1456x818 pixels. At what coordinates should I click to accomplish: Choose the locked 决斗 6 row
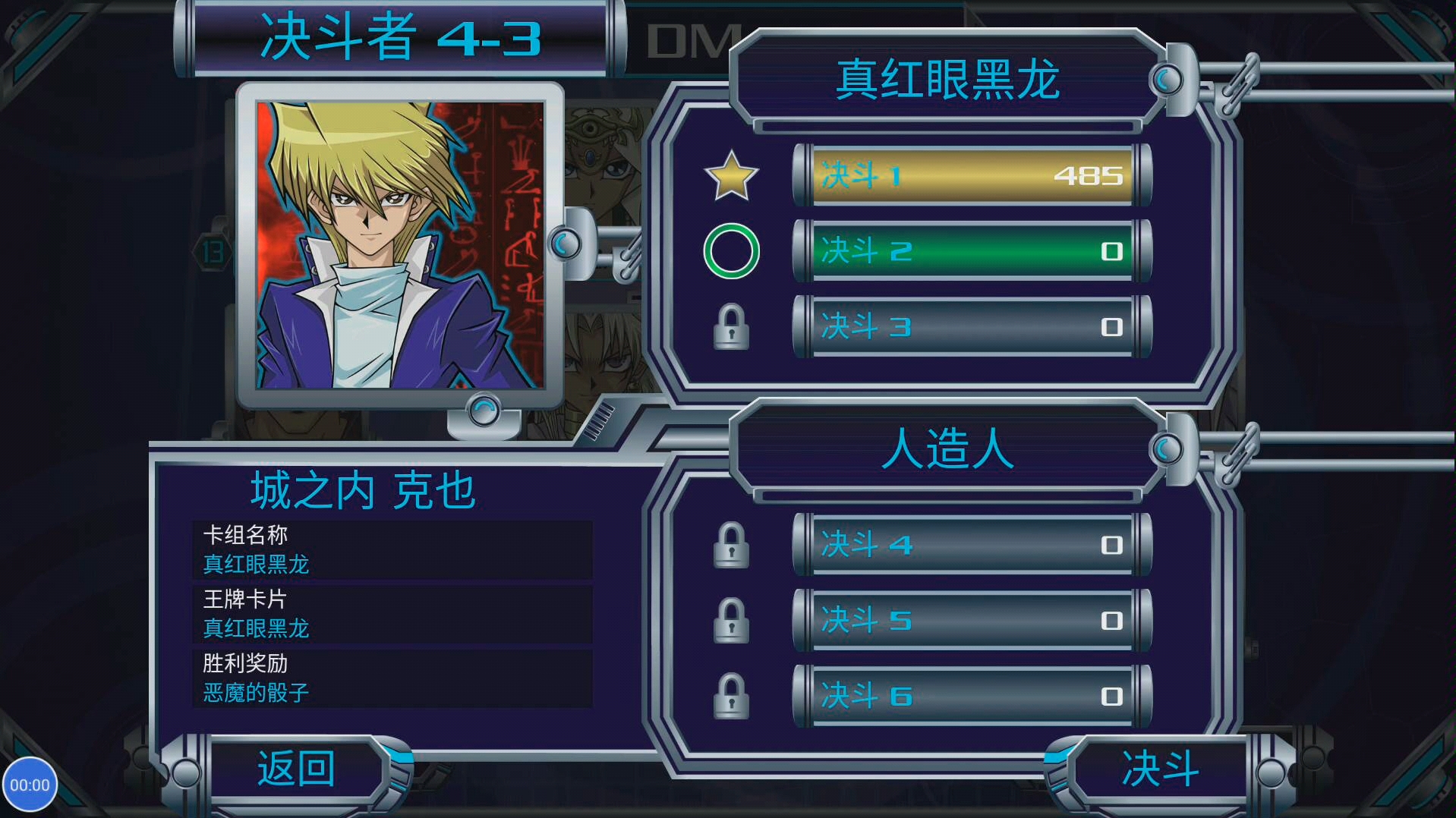tap(972, 697)
